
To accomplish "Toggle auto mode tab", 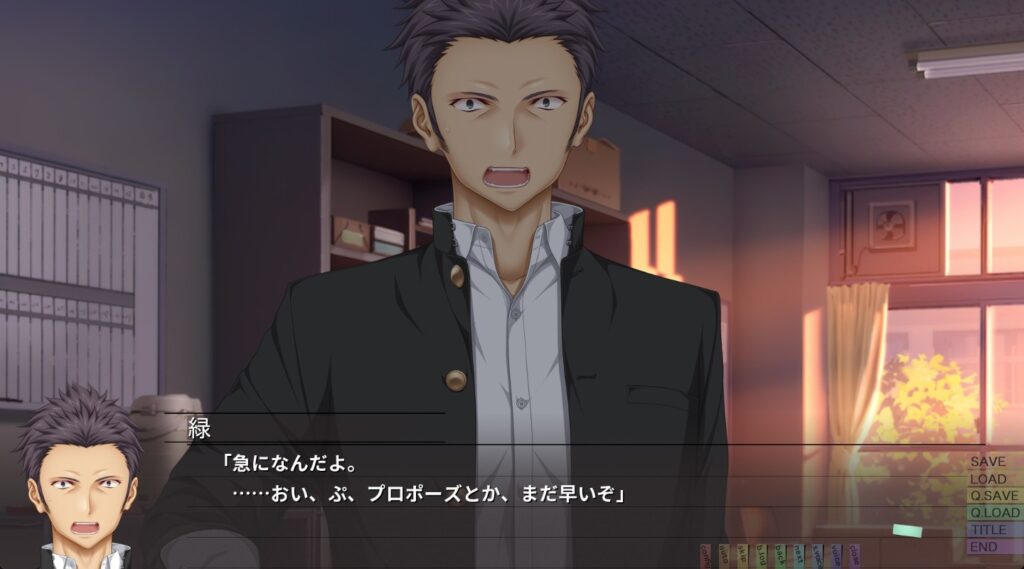I will [x=724, y=556].
